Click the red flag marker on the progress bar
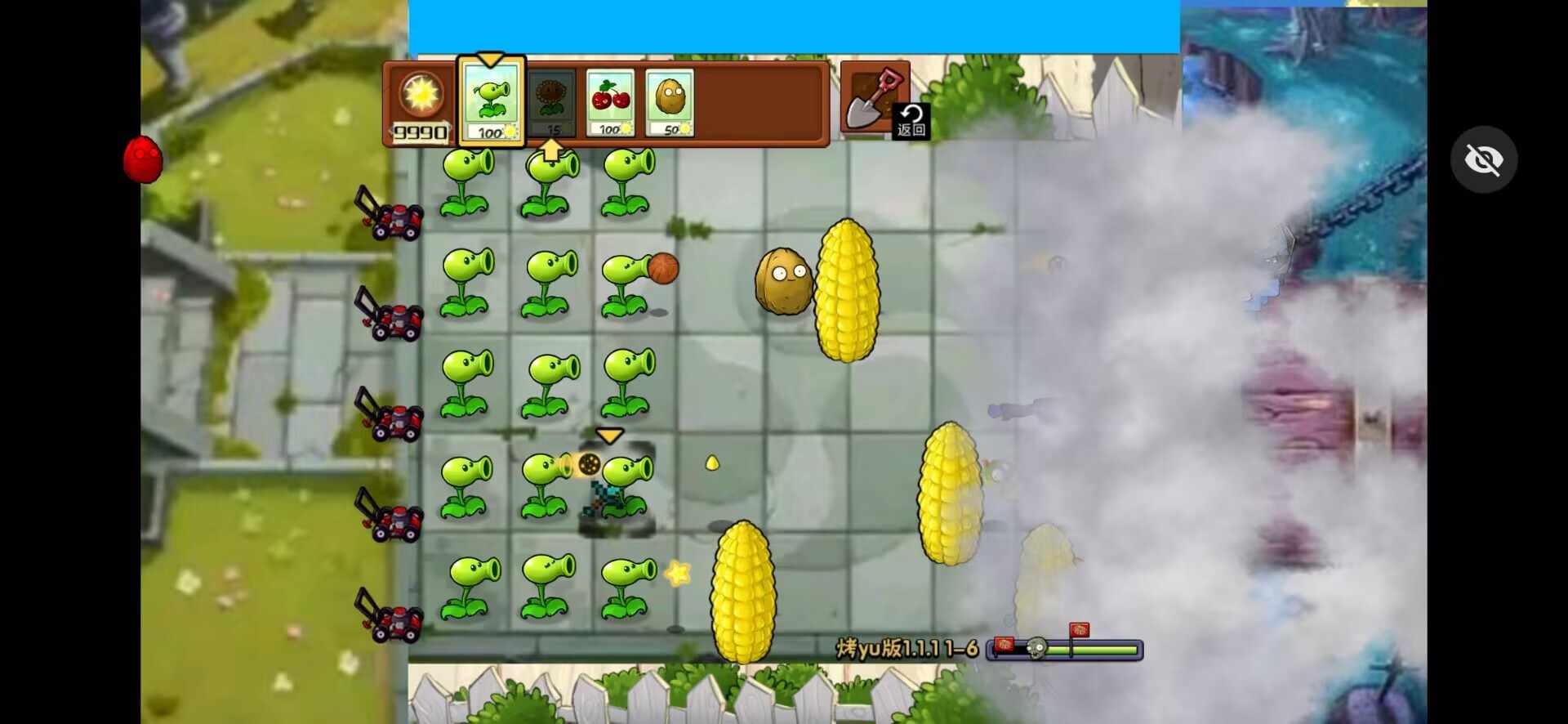 point(1079,631)
